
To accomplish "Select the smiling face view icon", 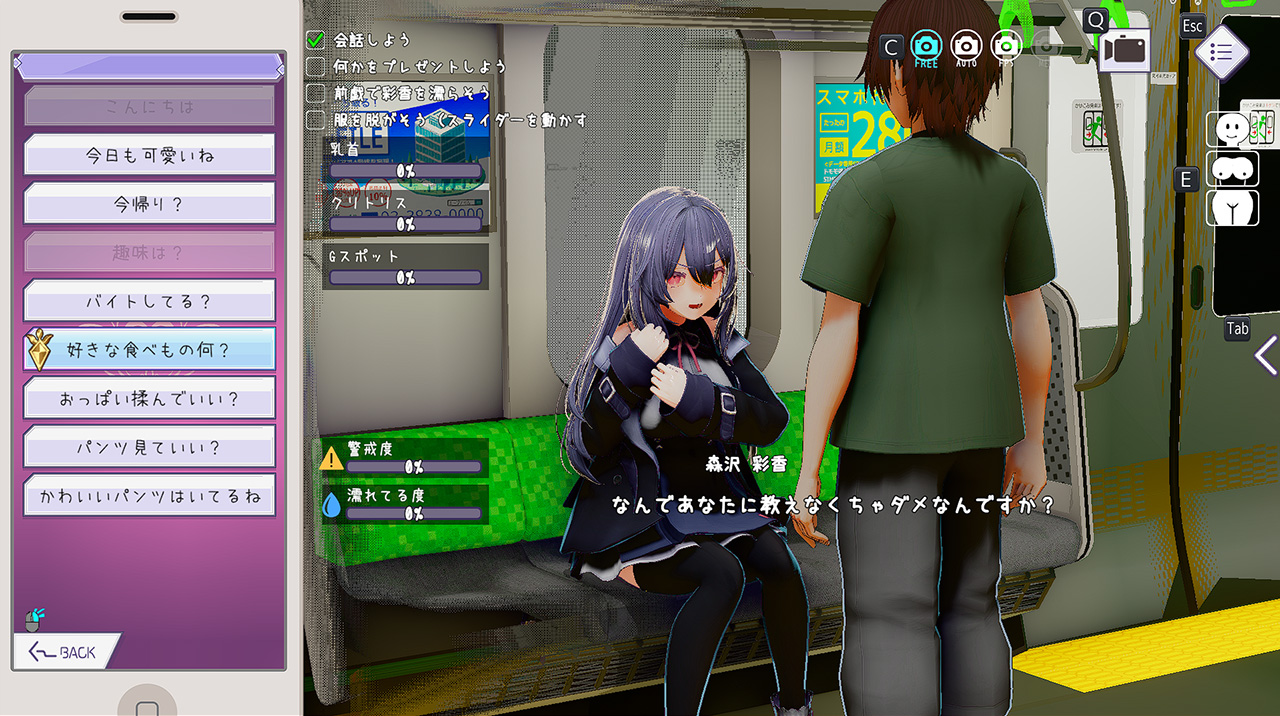I will click(x=1236, y=129).
